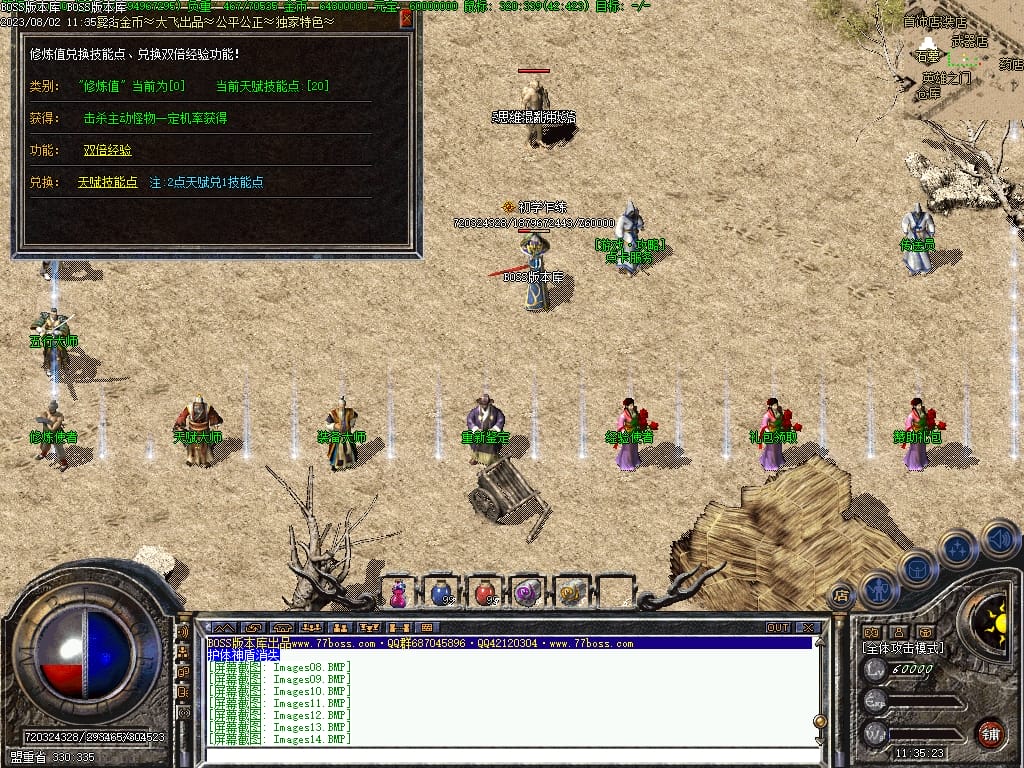This screenshot has height=768, width=1024.
Task: Close the chat panel with X button
Action: [808, 628]
